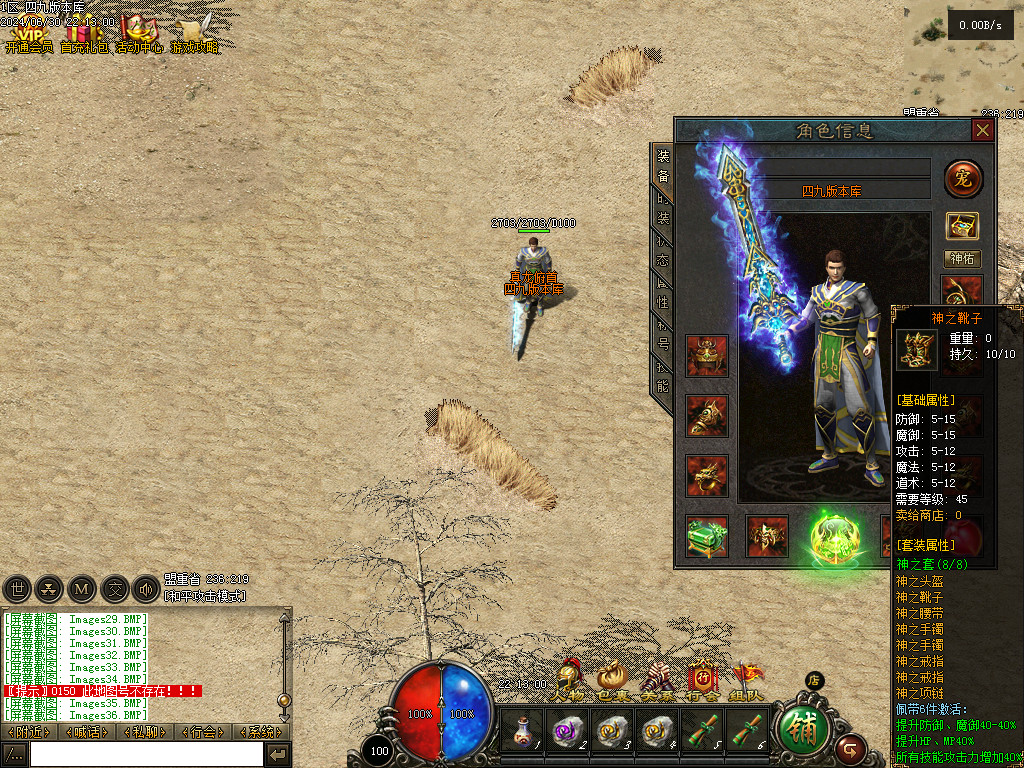Open the 包裹 bag menu icon

612,680
